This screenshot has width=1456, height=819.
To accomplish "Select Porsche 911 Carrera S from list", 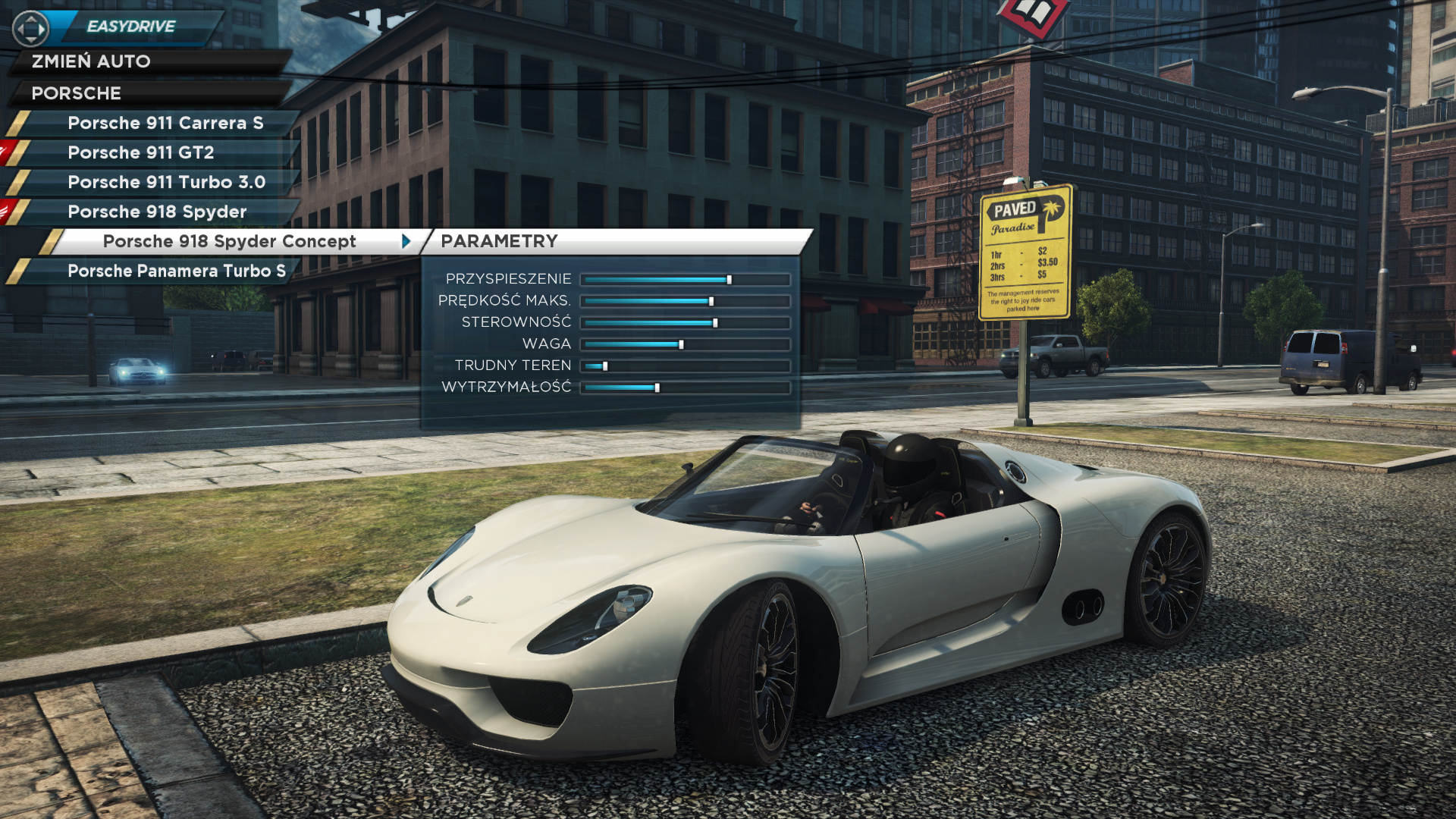I will click(165, 123).
